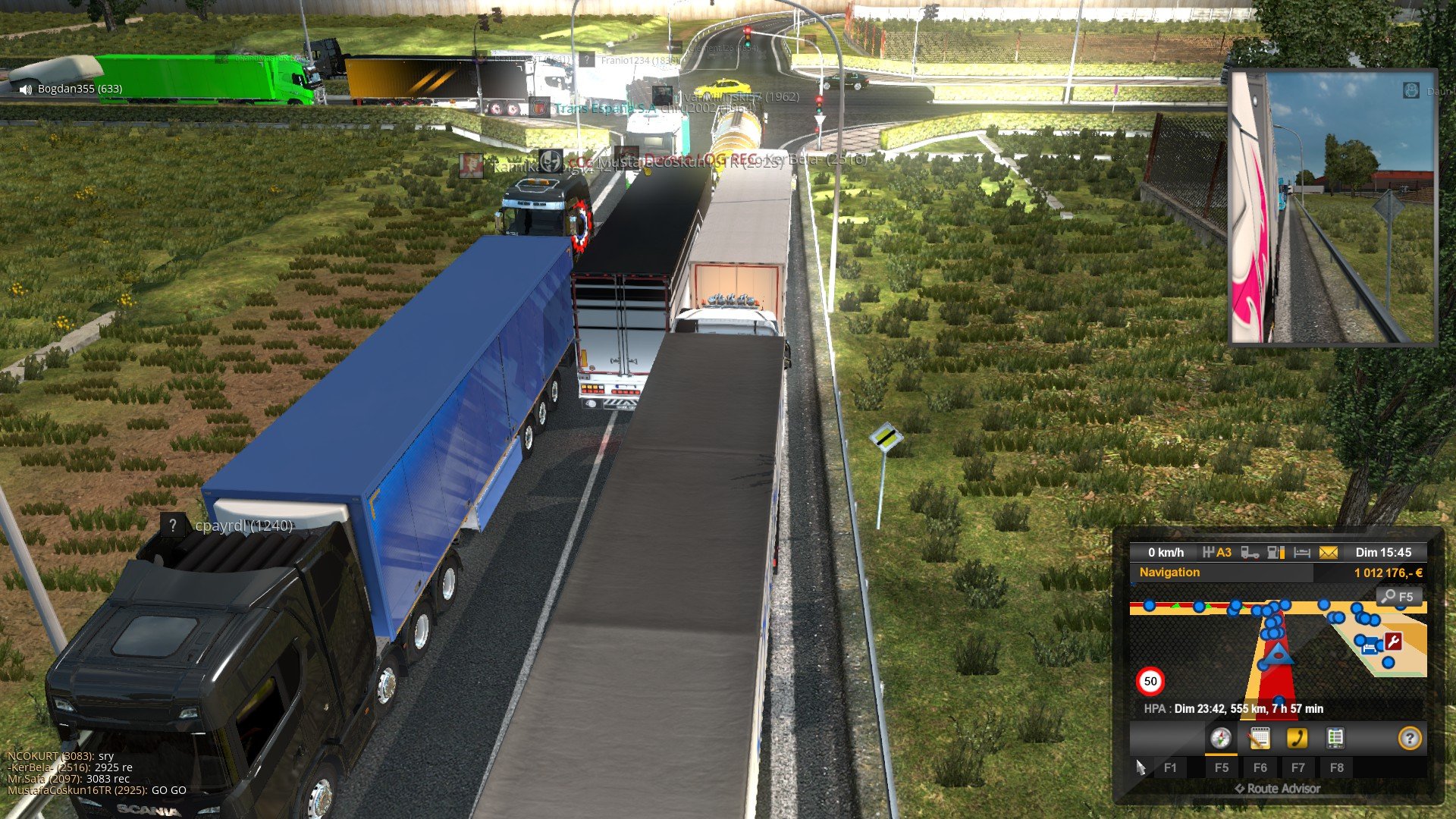The height and width of the screenshot is (819, 1456).
Task: Open the Navigation compass tab
Action: tap(1220, 738)
